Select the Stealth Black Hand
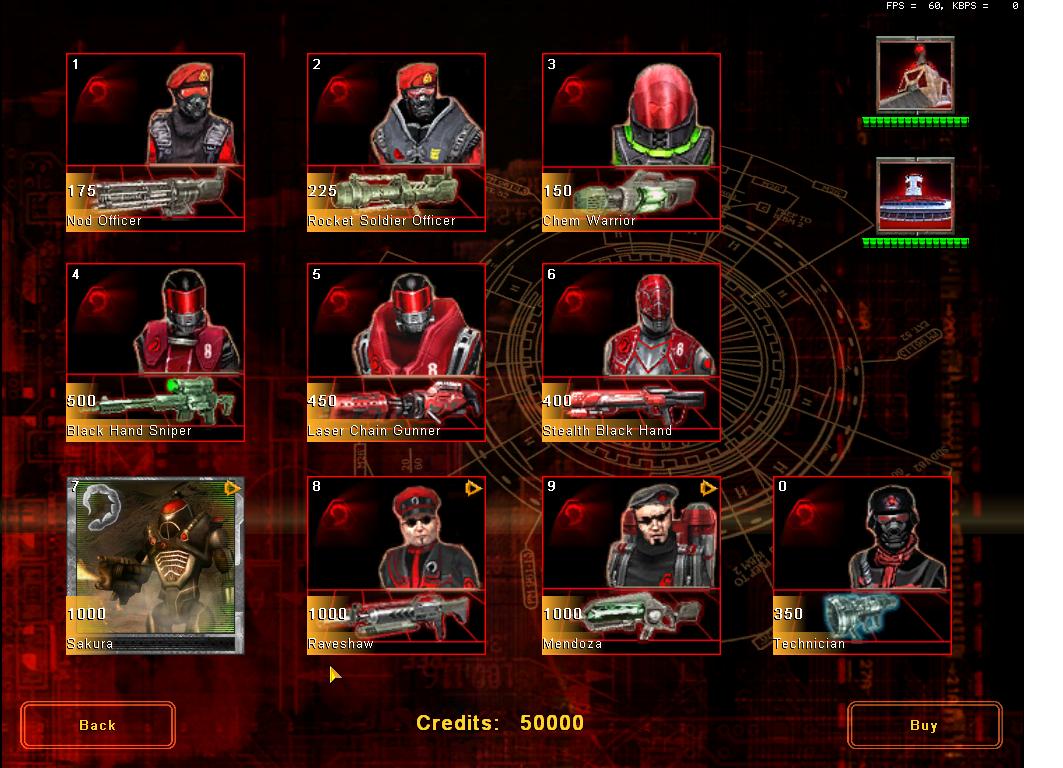Image resolution: width=1063 pixels, height=768 pixels. [631, 352]
